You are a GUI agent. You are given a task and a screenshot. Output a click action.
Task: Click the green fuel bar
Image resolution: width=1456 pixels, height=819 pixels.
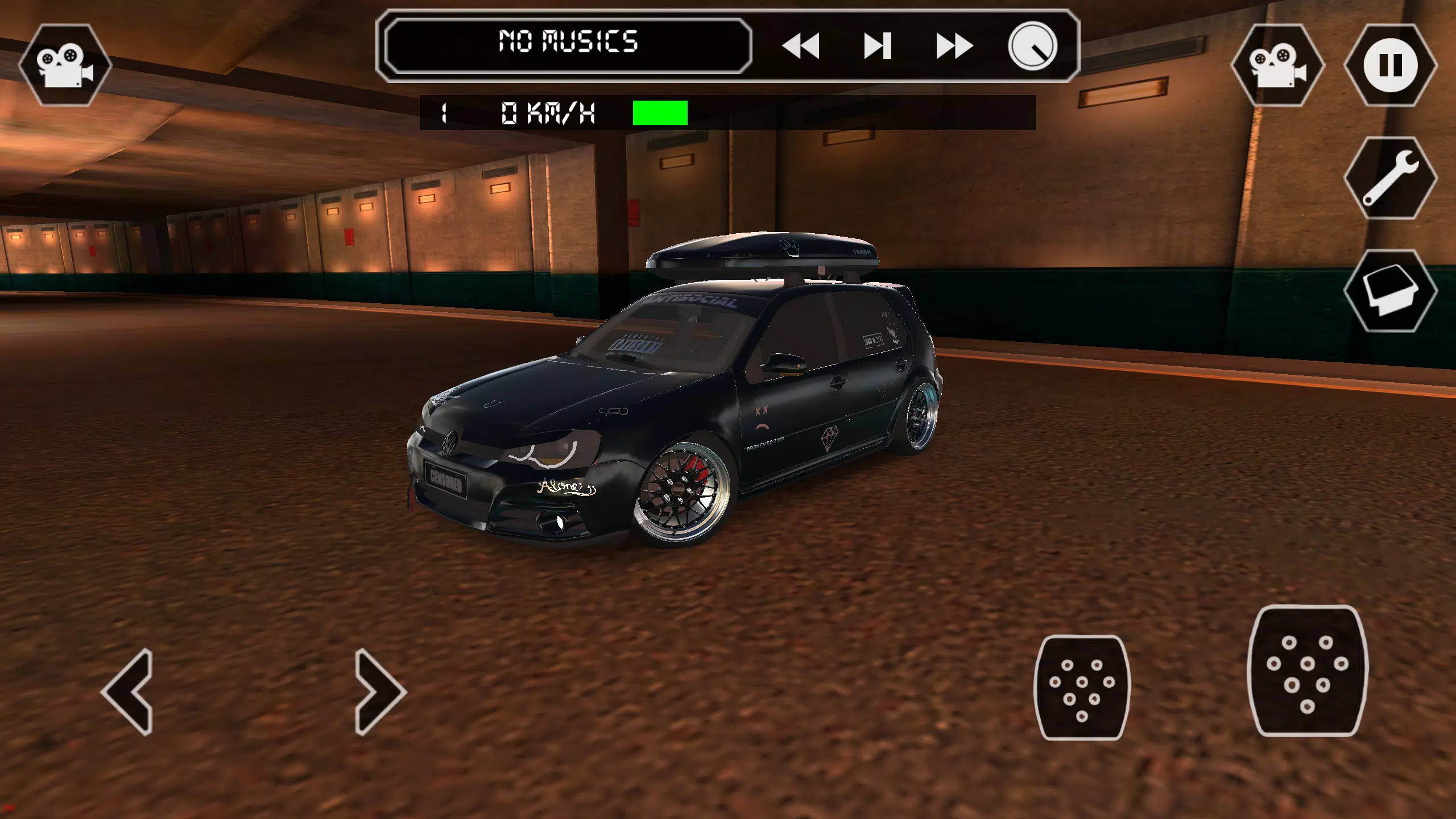[x=660, y=112]
